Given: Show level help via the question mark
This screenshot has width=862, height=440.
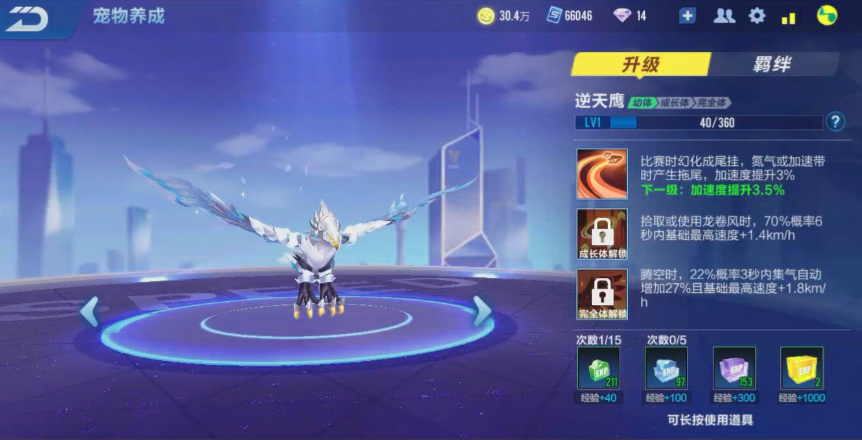Looking at the screenshot, I should pyautogui.click(x=836, y=122).
